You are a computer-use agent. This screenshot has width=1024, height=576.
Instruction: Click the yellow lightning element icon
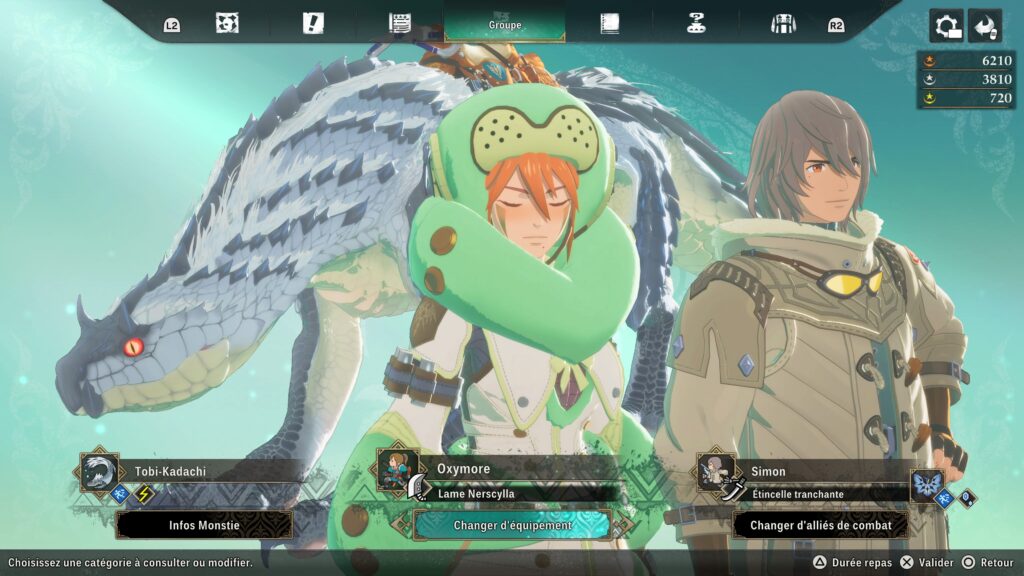145,494
